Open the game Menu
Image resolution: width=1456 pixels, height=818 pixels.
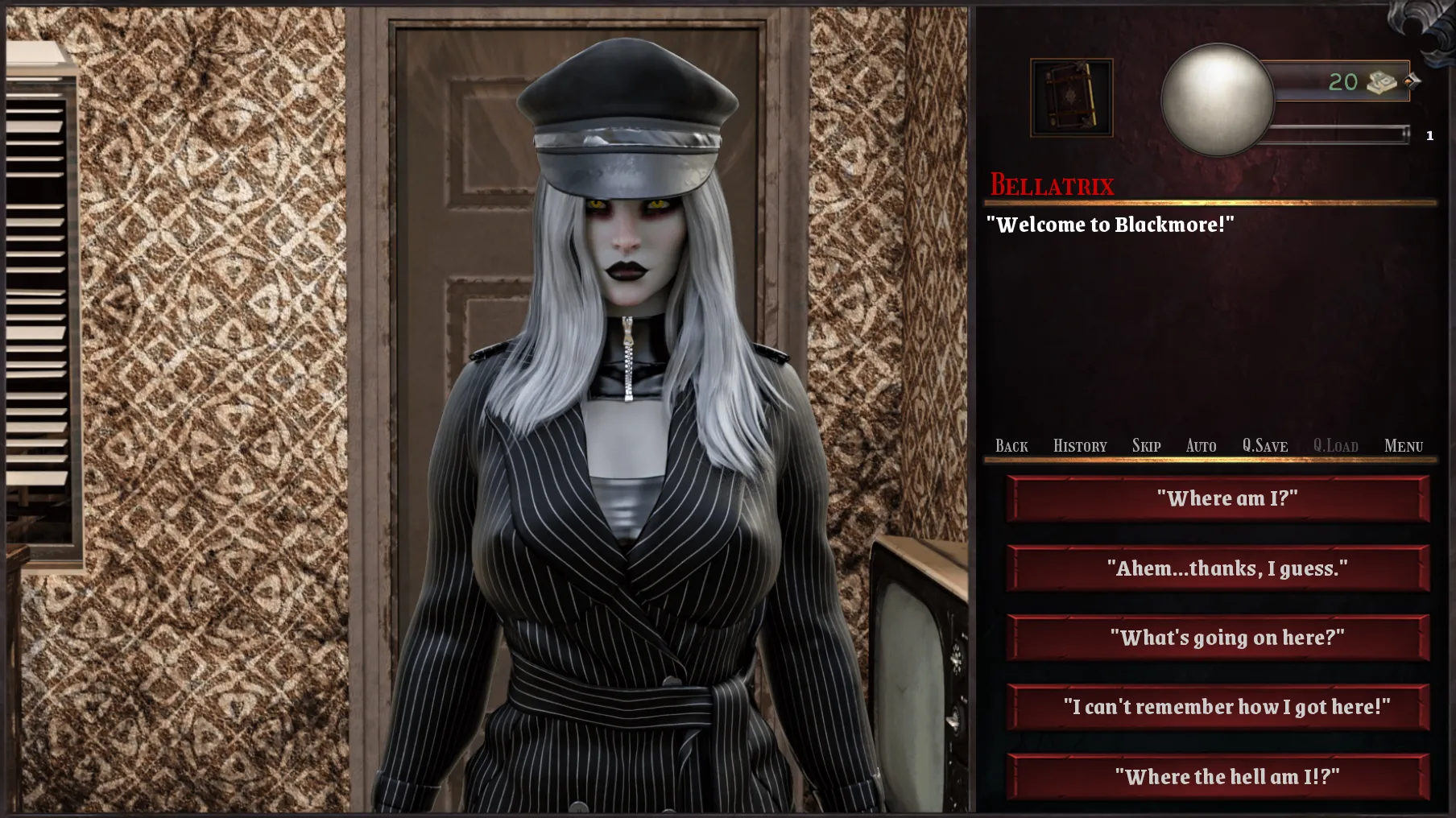[1403, 446]
